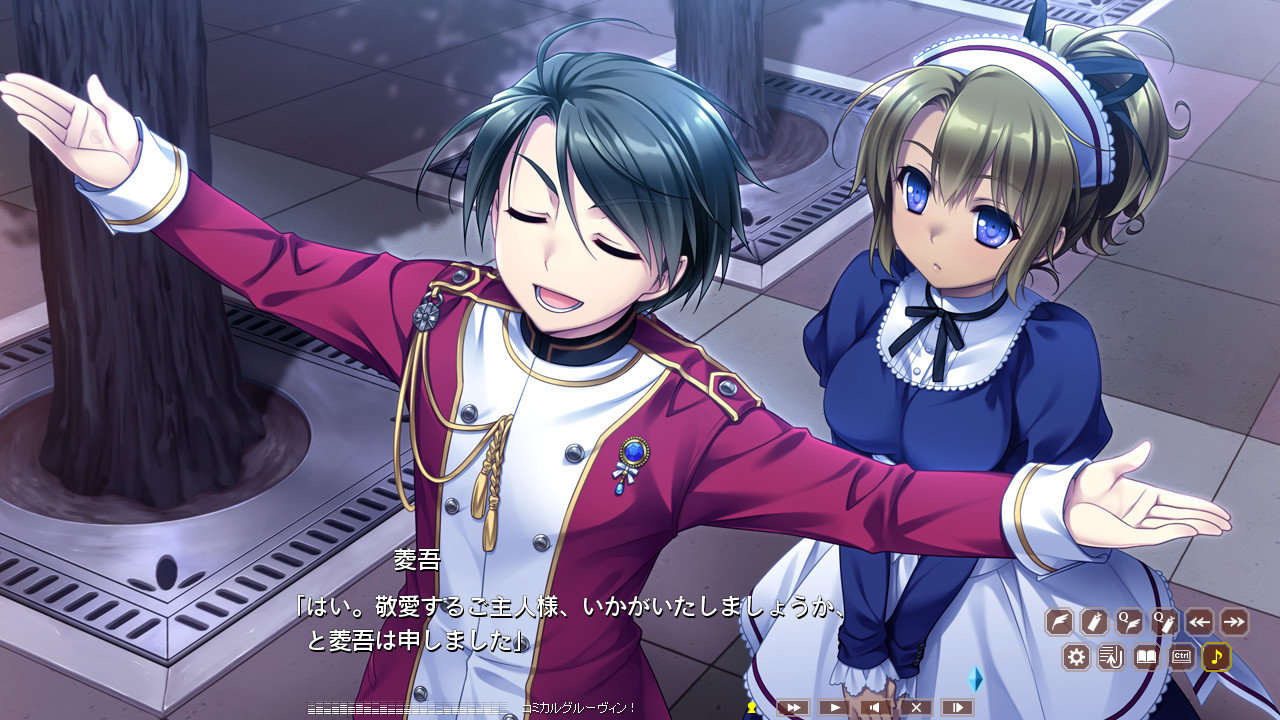The width and height of the screenshot is (1280, 720).
Task: Activate the fast-forward skip button
Action: coord(793,707)
